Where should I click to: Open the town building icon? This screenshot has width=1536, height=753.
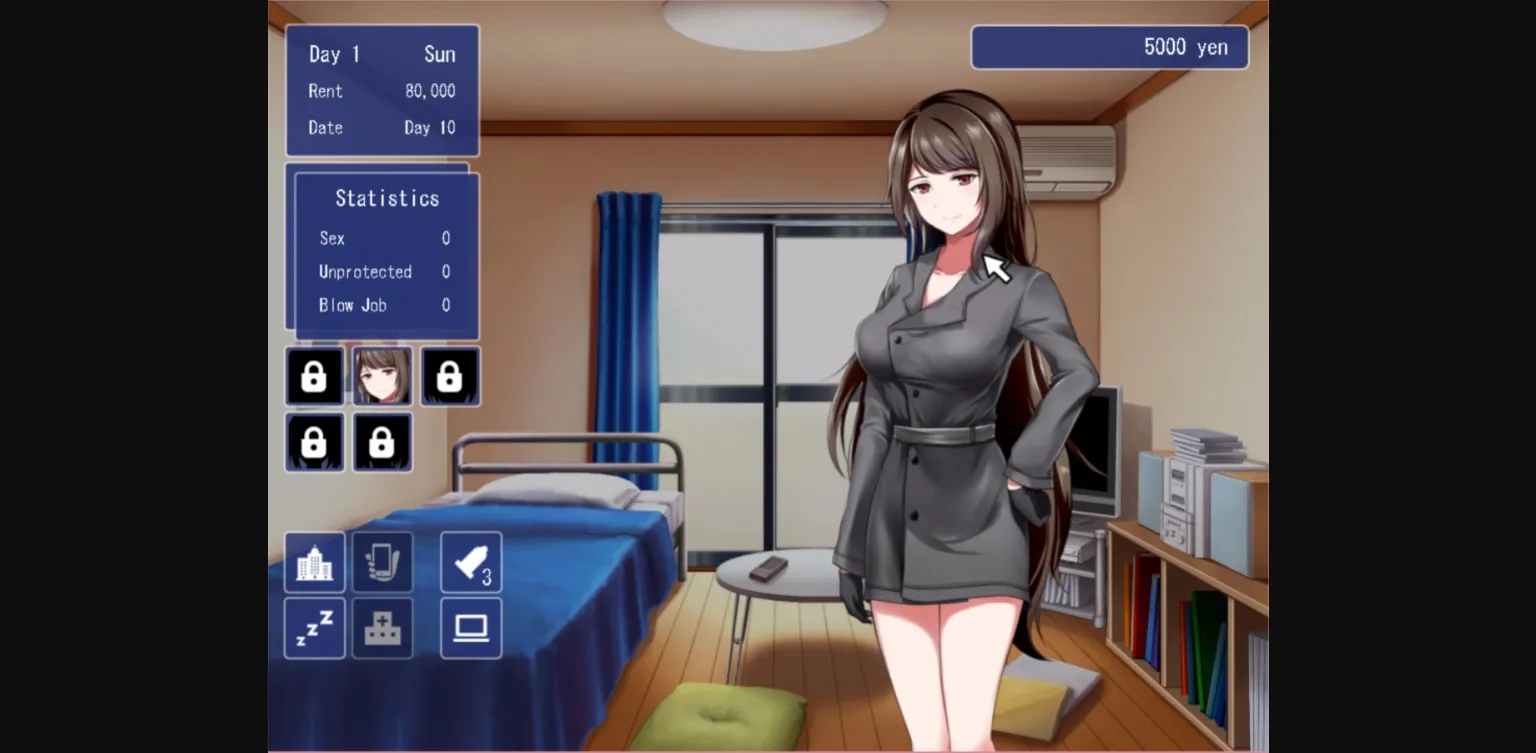pos(314,562)
